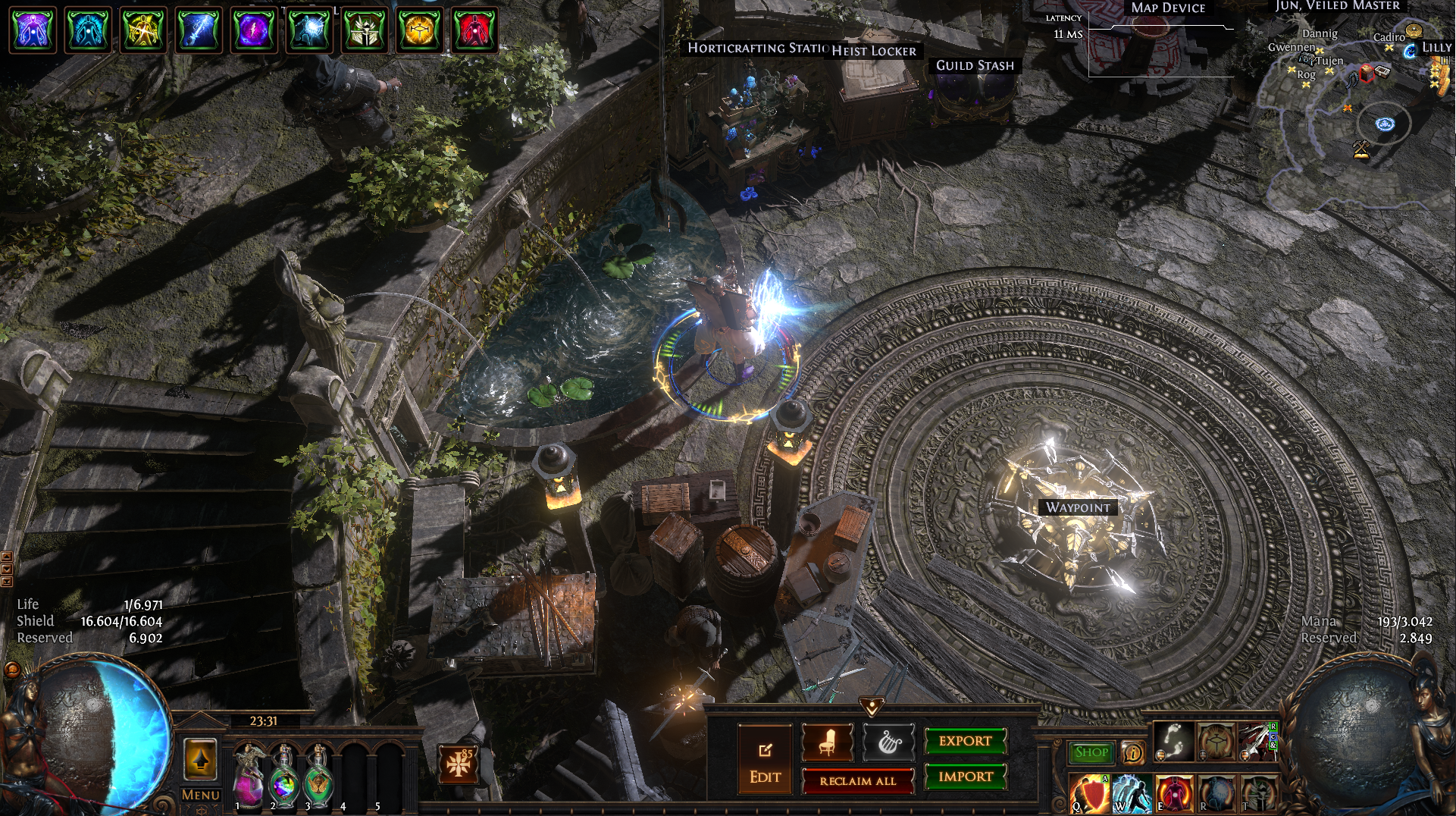Image resolution: width=1456 pixels, height=816 pixels.
Task: Open the chair decorations button
Action: coord(827,742)
